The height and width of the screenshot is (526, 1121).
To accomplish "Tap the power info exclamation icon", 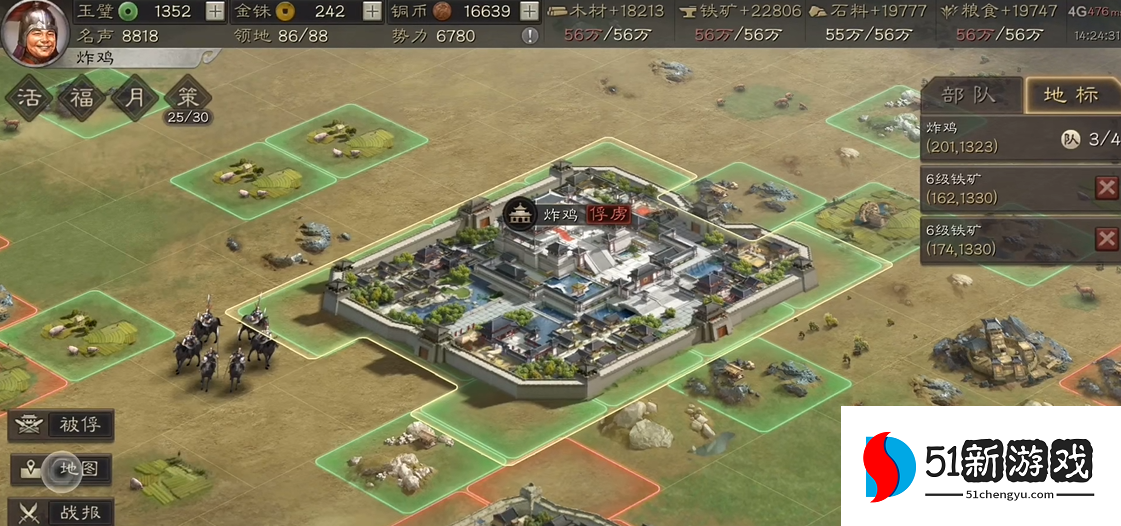I will point(530,36).
